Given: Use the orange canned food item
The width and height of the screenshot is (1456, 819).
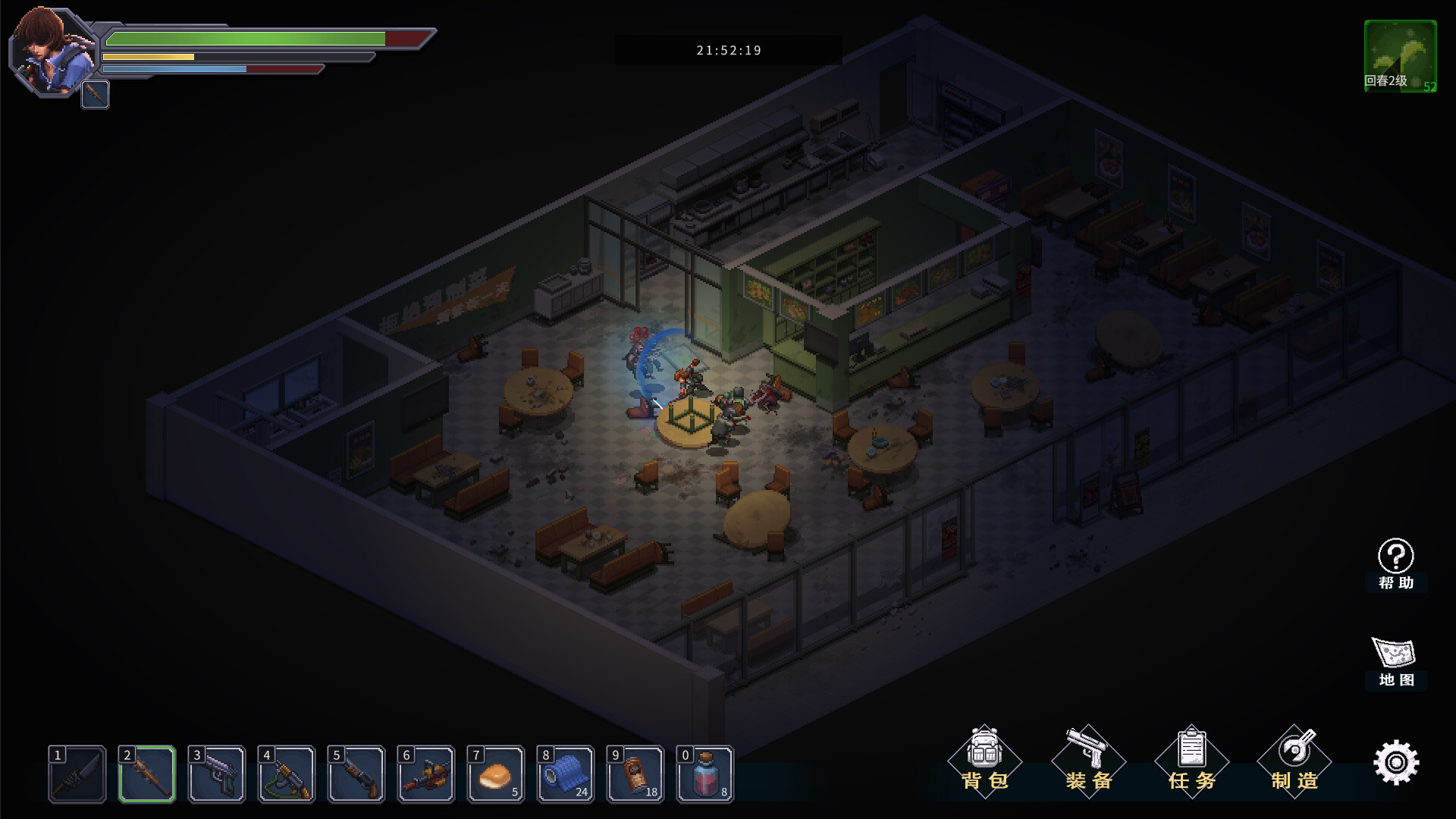Looking at the screenshot, I should coord(635,773).
